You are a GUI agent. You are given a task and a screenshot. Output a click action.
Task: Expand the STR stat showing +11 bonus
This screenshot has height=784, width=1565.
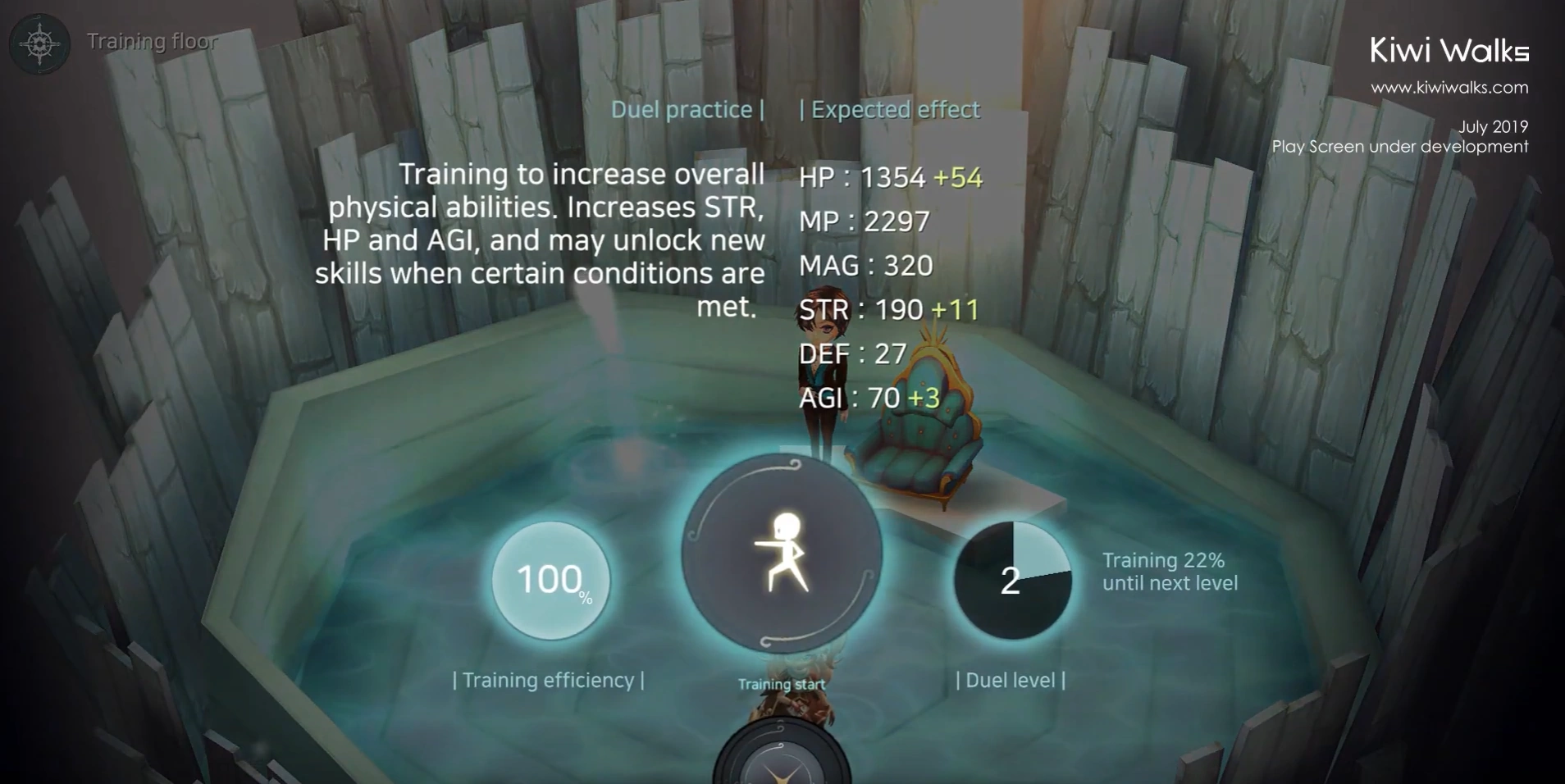click(887, 310)
